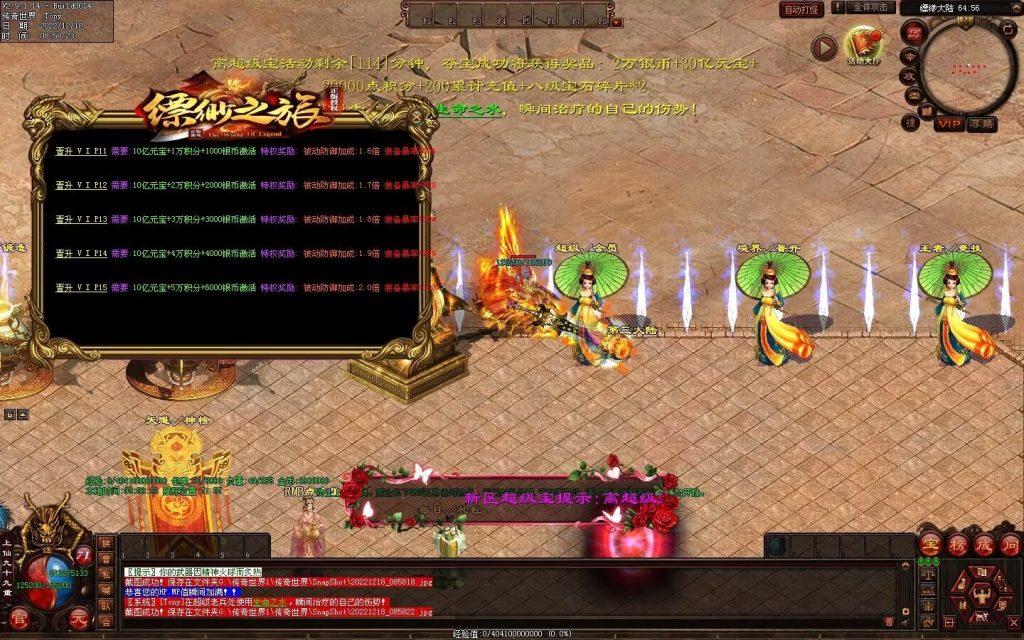The width and height of the screenshot is (1024, 640).
Task: Open the 榜 rankings orb button
Action: pyautogui.click(x=957, y=545)
